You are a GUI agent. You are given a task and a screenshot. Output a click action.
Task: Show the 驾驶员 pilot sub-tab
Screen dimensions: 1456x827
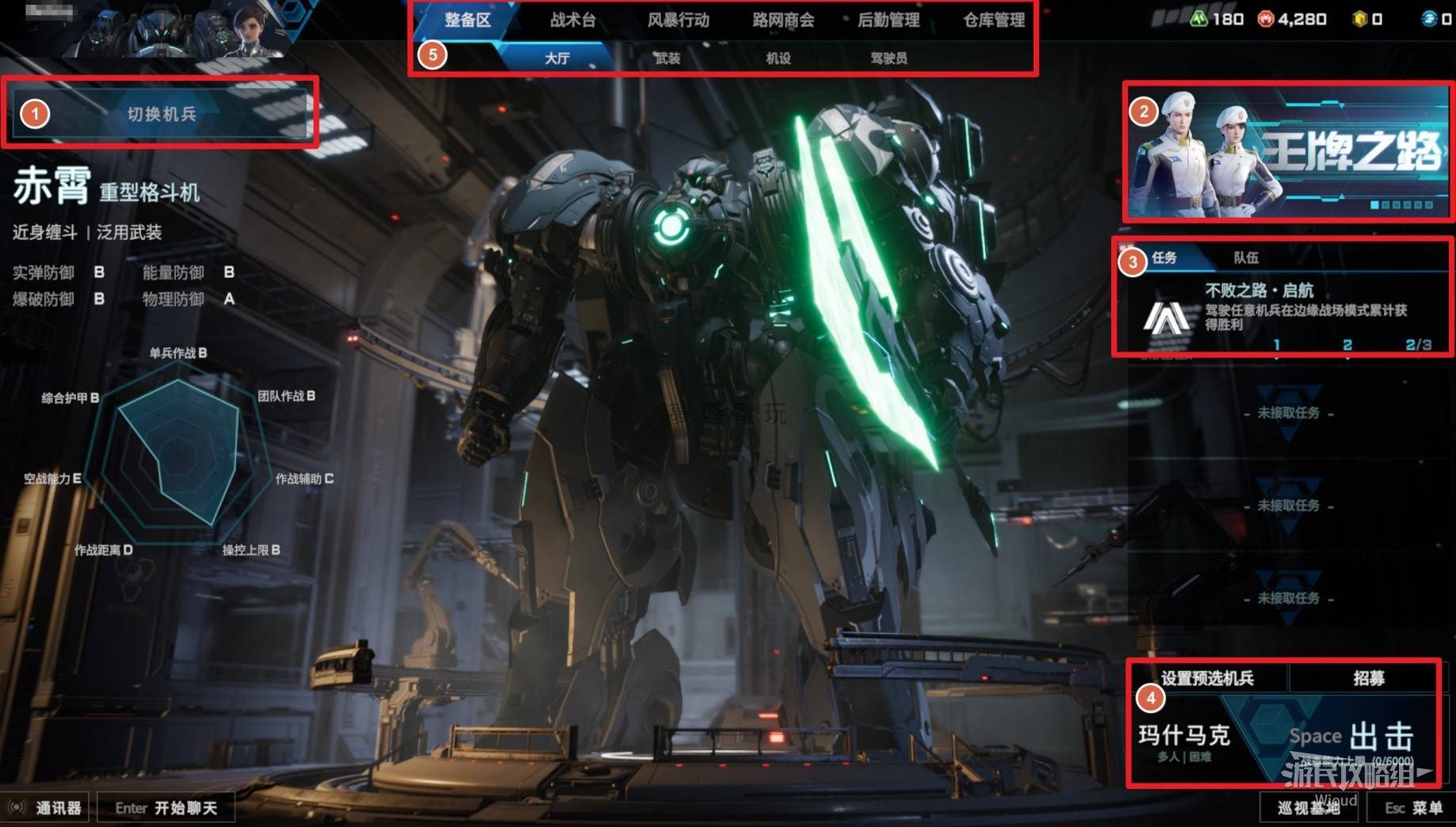pyautogui.click(x=889, y=58)
